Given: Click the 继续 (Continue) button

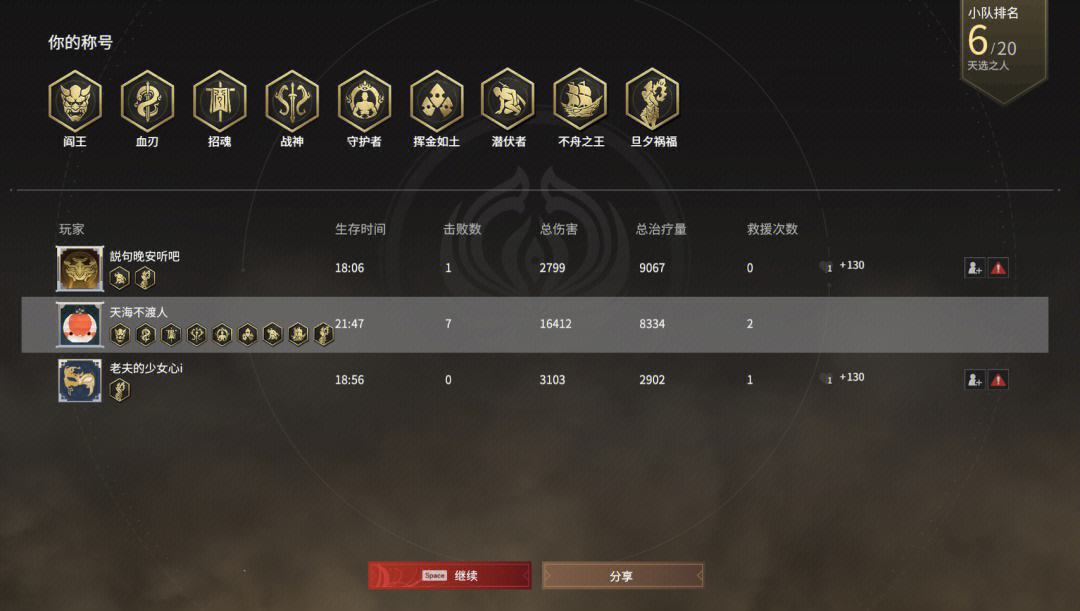Looking at the screenshot, I should pos(449,575).
